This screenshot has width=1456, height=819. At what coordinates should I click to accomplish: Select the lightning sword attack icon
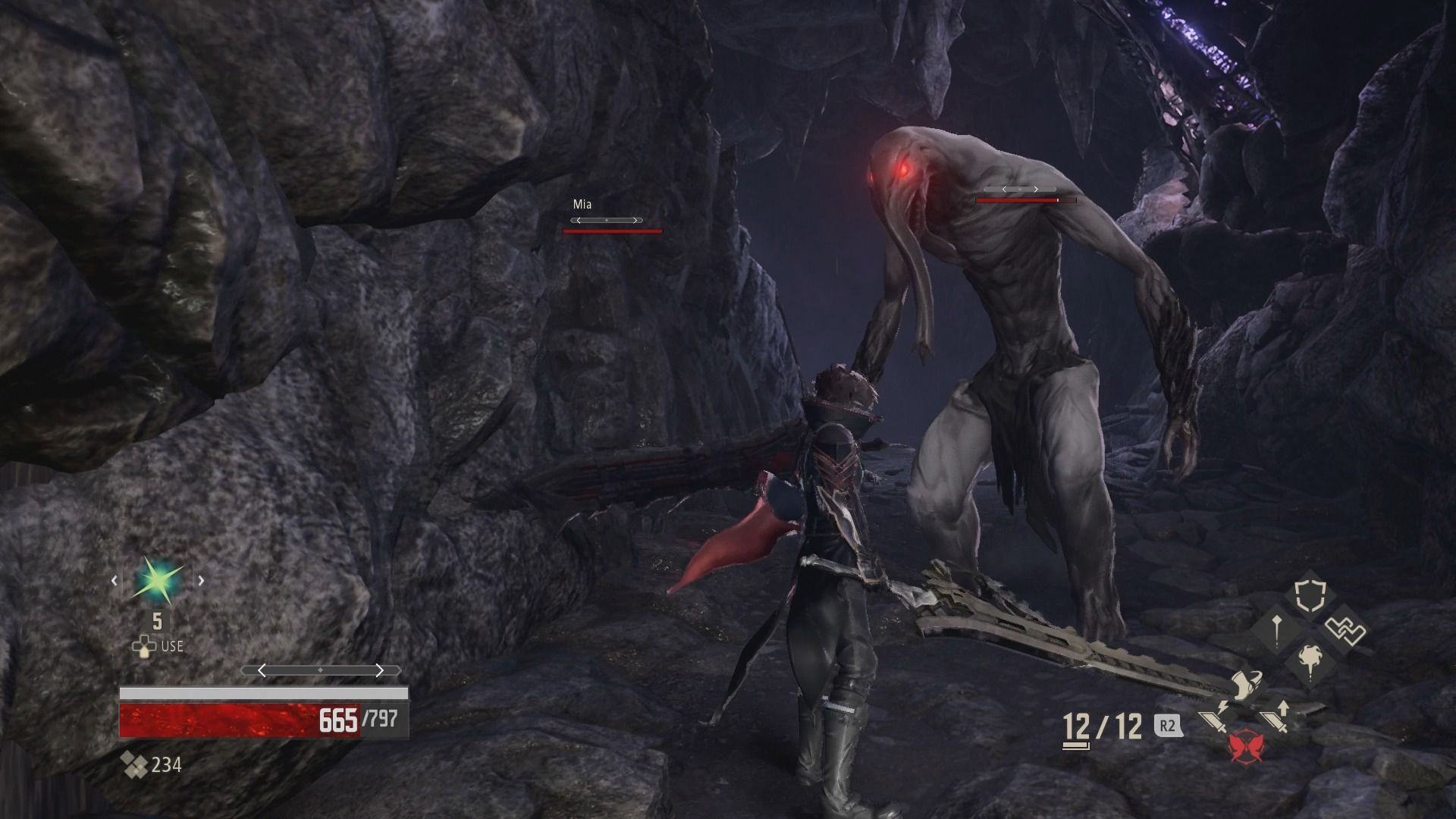[x=1216, y=717]
